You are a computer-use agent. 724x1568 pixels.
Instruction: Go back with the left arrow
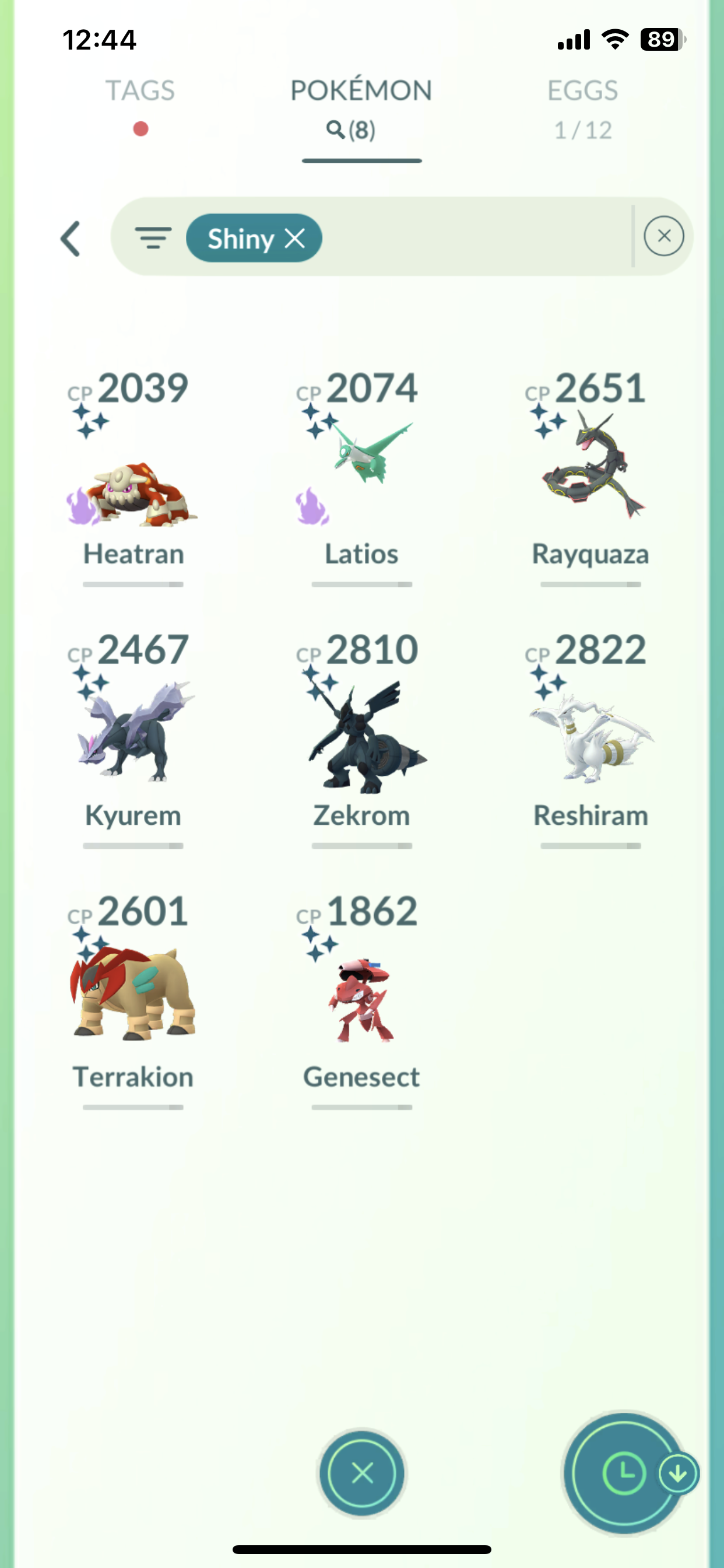pos(71,239)
